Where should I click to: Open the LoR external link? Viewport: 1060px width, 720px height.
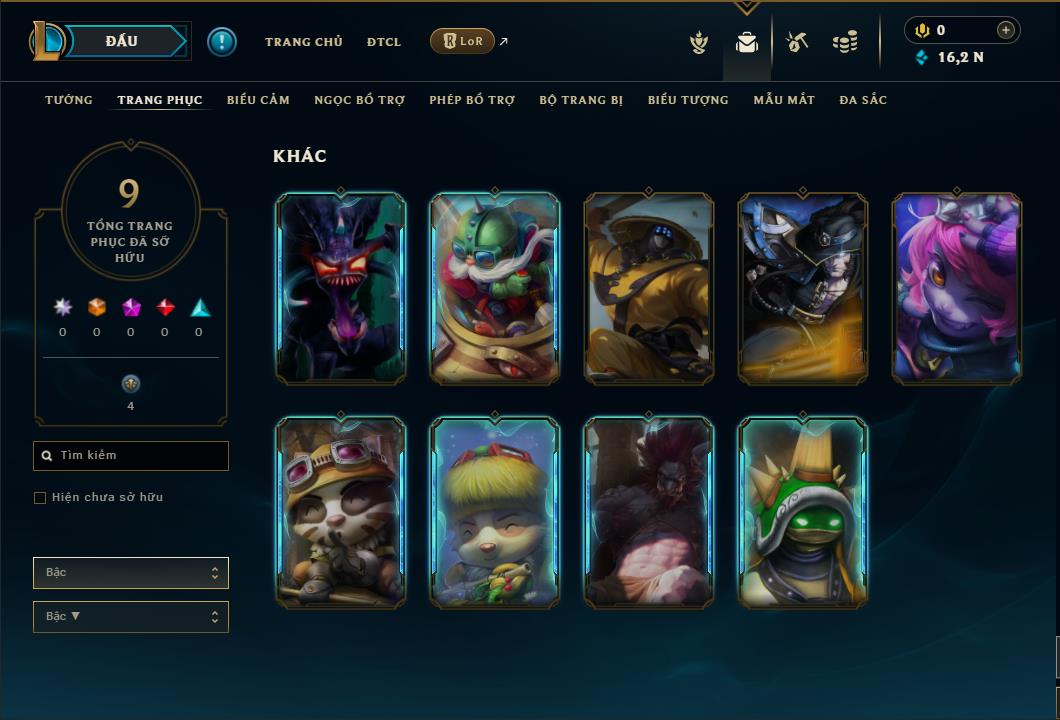462,41
